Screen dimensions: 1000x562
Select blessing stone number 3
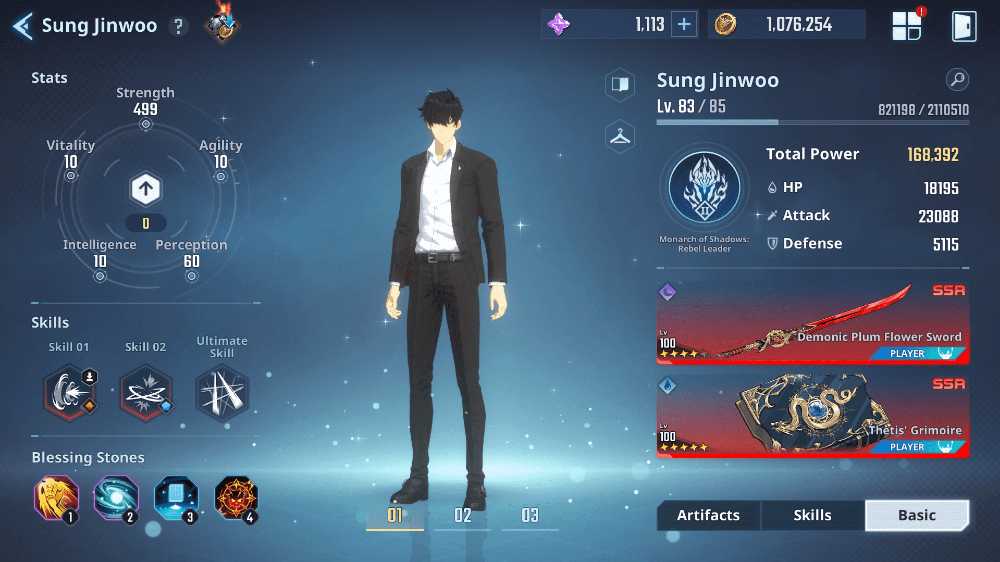[175, 497]
